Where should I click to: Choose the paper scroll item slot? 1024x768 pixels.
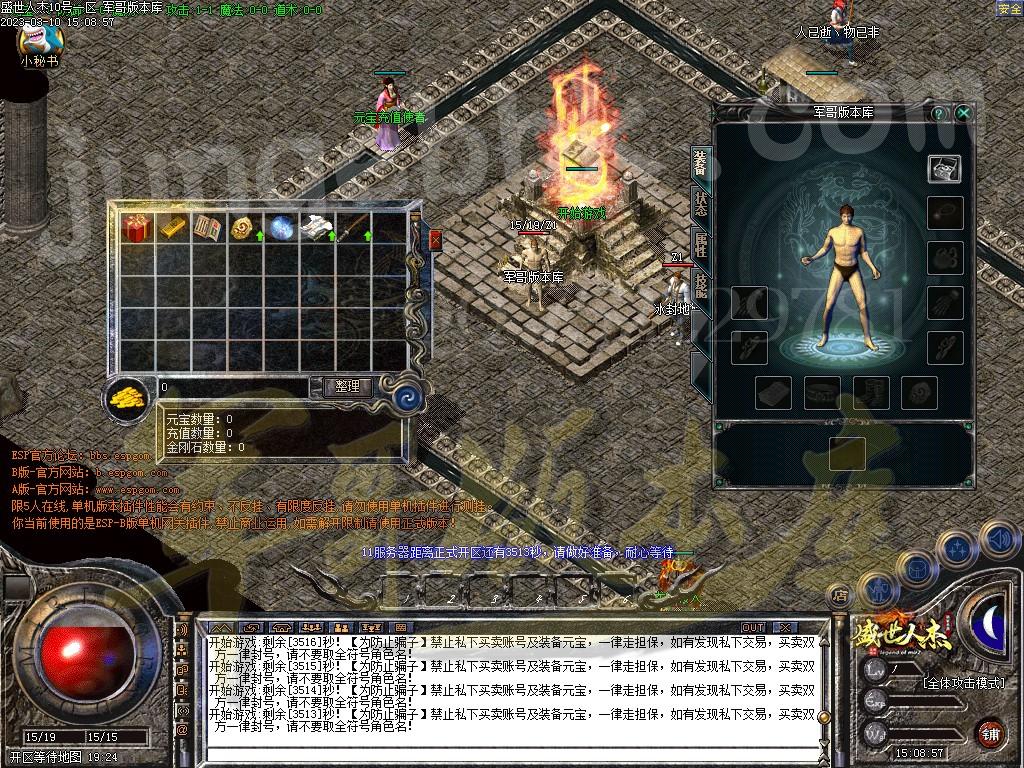[x=316, y=228]
